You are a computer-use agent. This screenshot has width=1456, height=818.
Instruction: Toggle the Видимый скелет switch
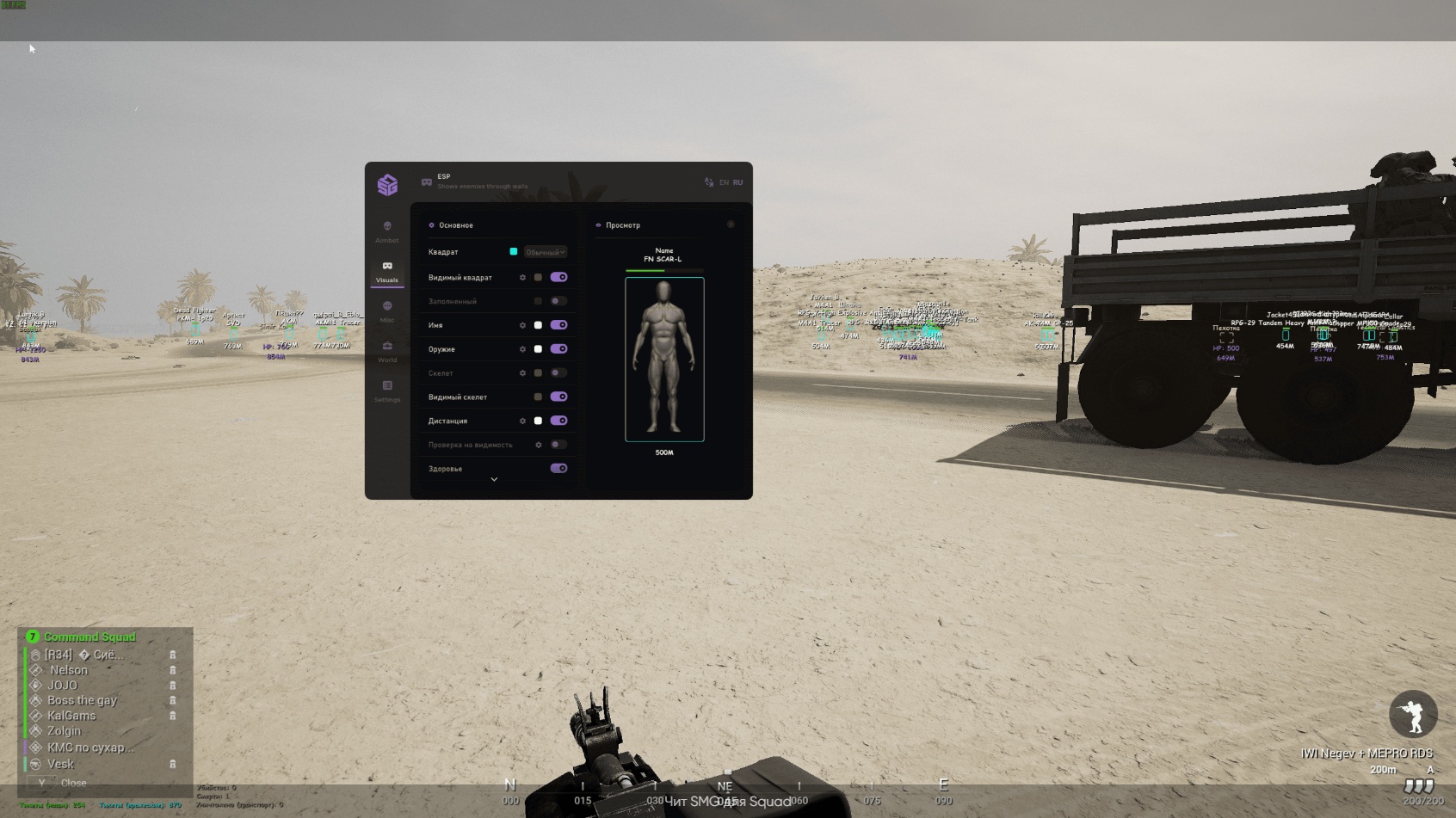point(558,397)
